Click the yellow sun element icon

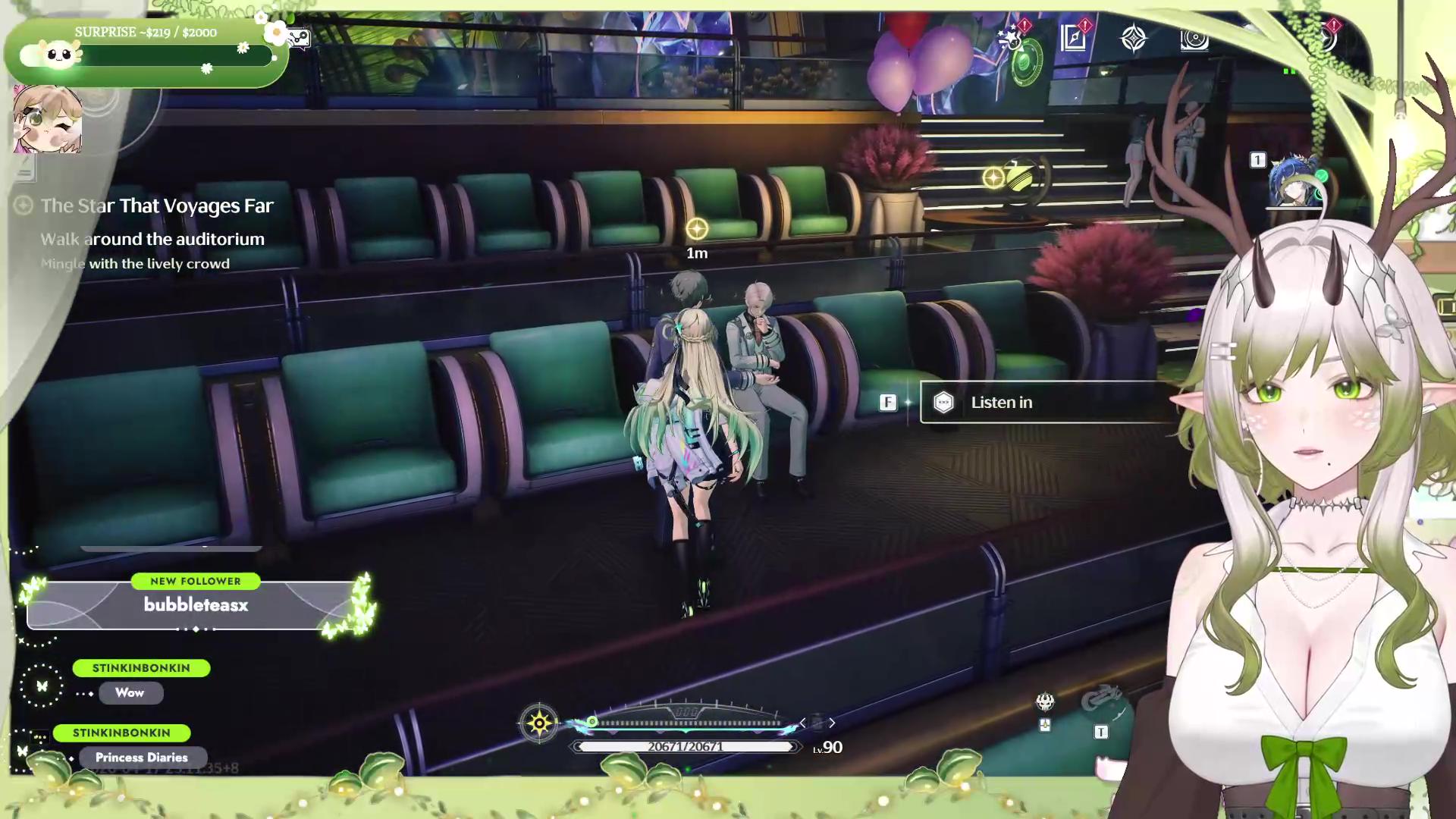(x=539, y=723)
